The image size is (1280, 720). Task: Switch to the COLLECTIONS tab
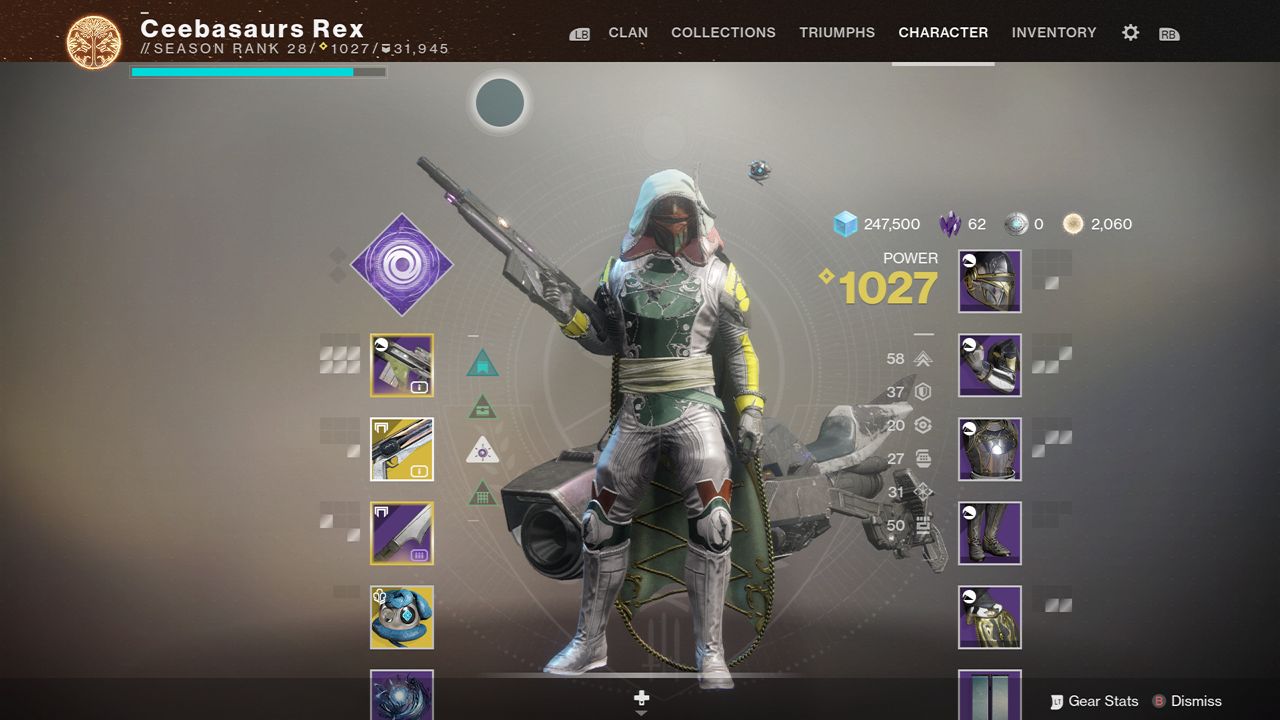(x=723, y=32)
